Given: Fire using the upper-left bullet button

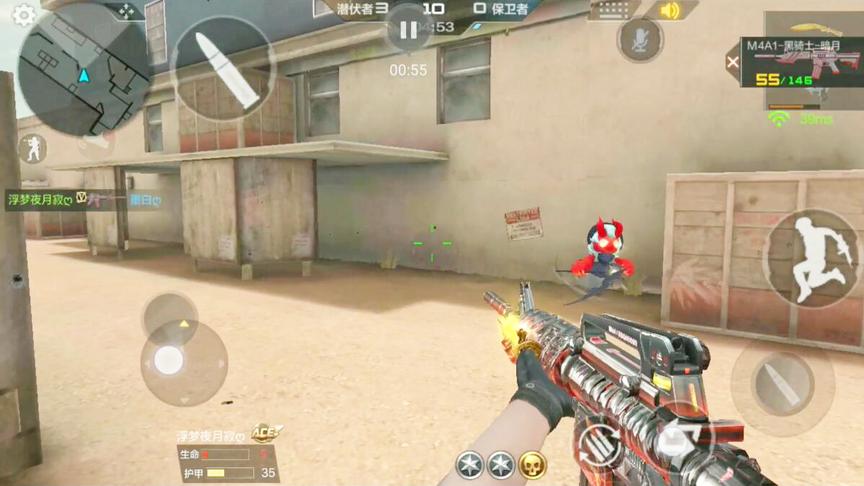Looking at the screenshot, I should [x=223, y=67].
